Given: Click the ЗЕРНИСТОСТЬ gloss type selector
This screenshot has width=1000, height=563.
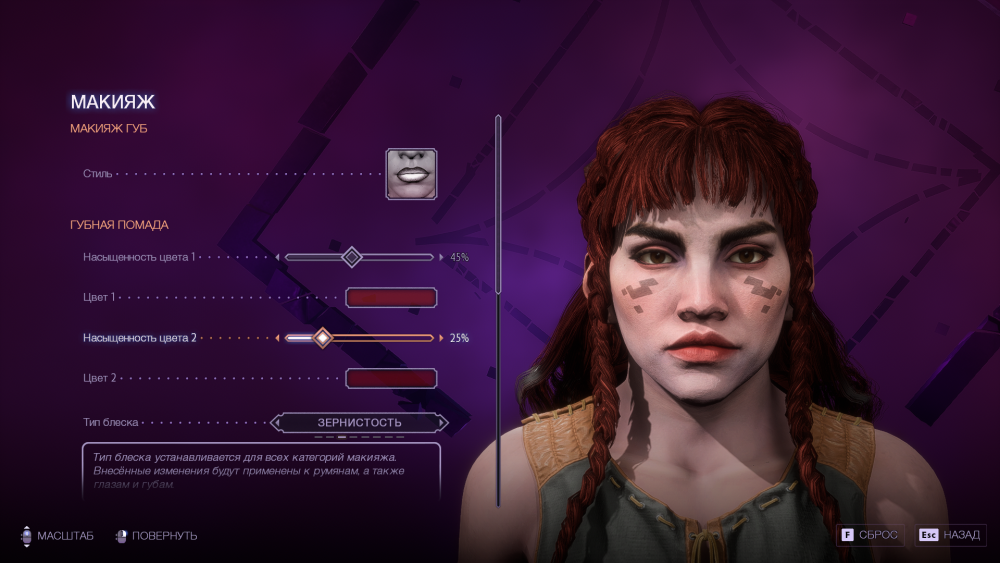Looking at the screenshot, I should (x=360, y=423).
